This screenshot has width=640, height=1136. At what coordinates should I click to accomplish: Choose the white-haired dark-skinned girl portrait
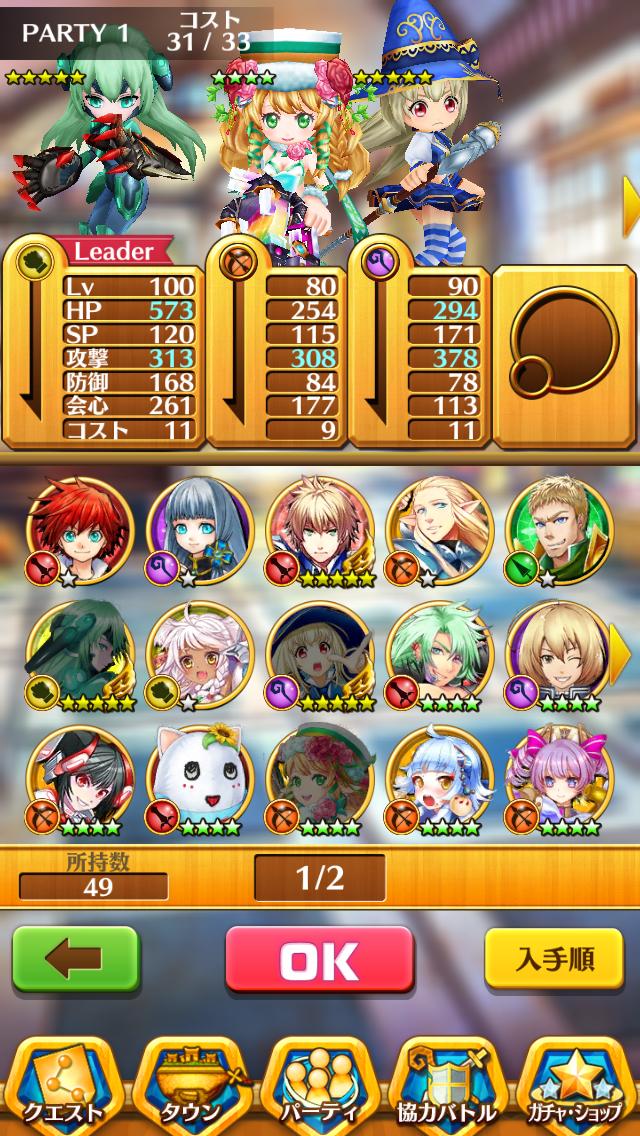pyautogui.click(x=200, y=654)
